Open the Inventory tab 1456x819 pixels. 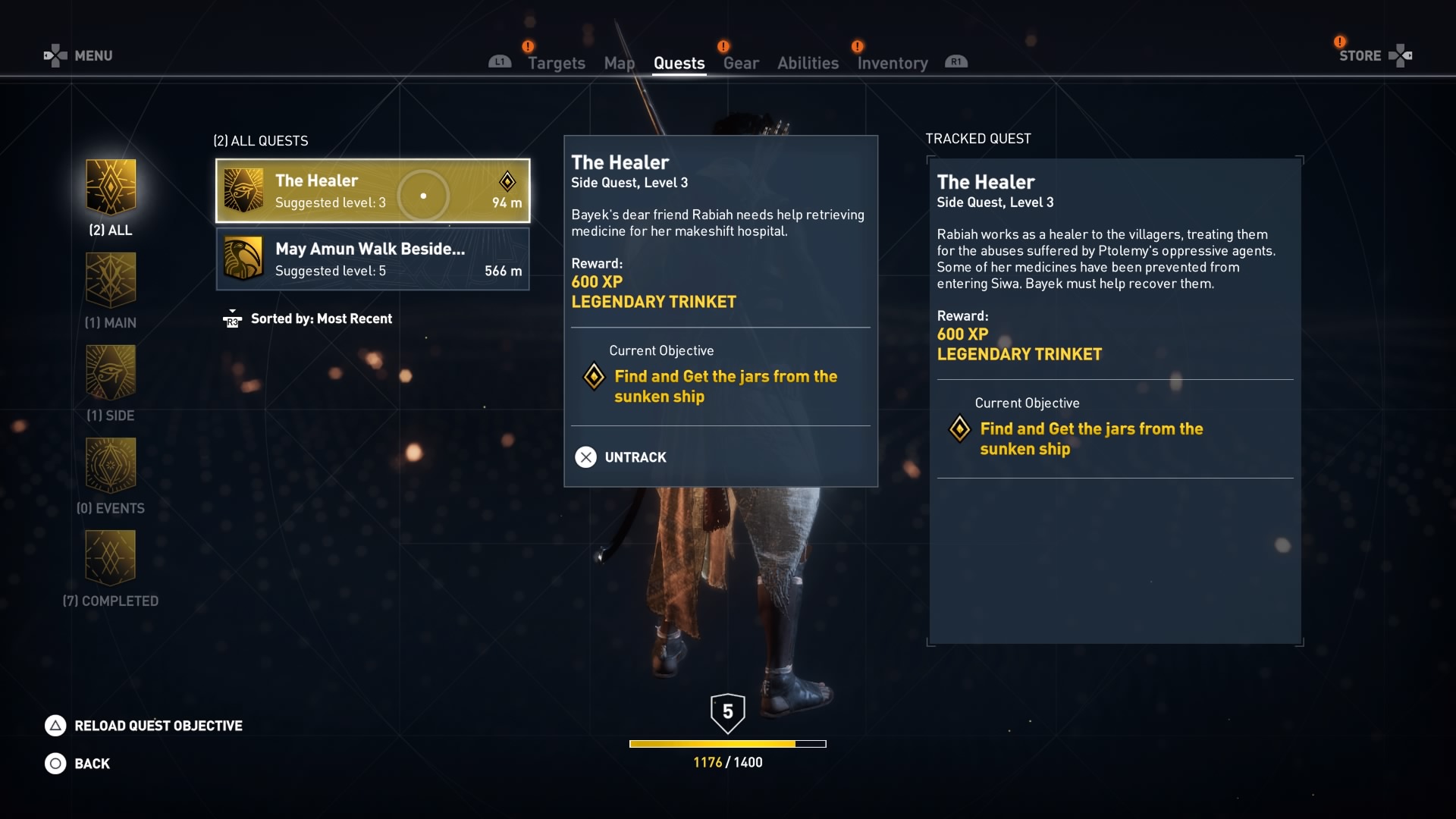(892, 63)
